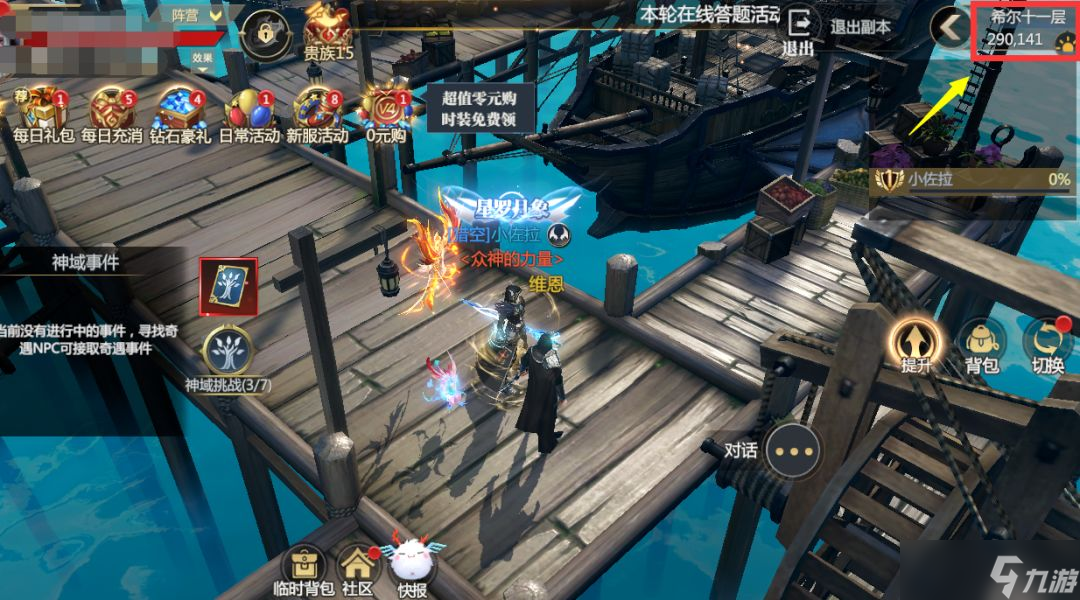Open the 社区 community house icon
Screen dimensions: 1080x600
click(x=357, y=566)
